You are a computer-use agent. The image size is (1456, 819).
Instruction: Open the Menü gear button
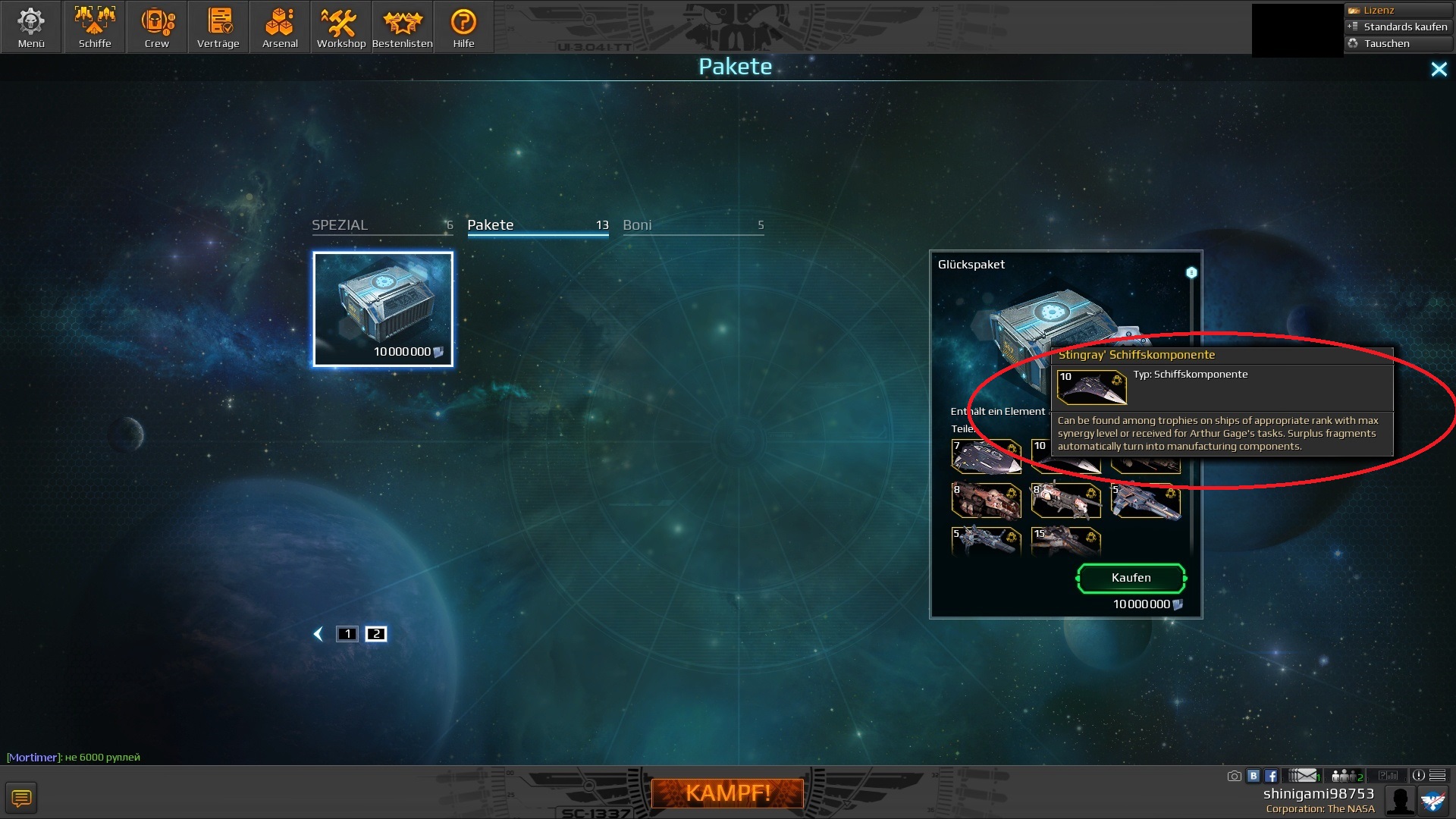point(31,27)
